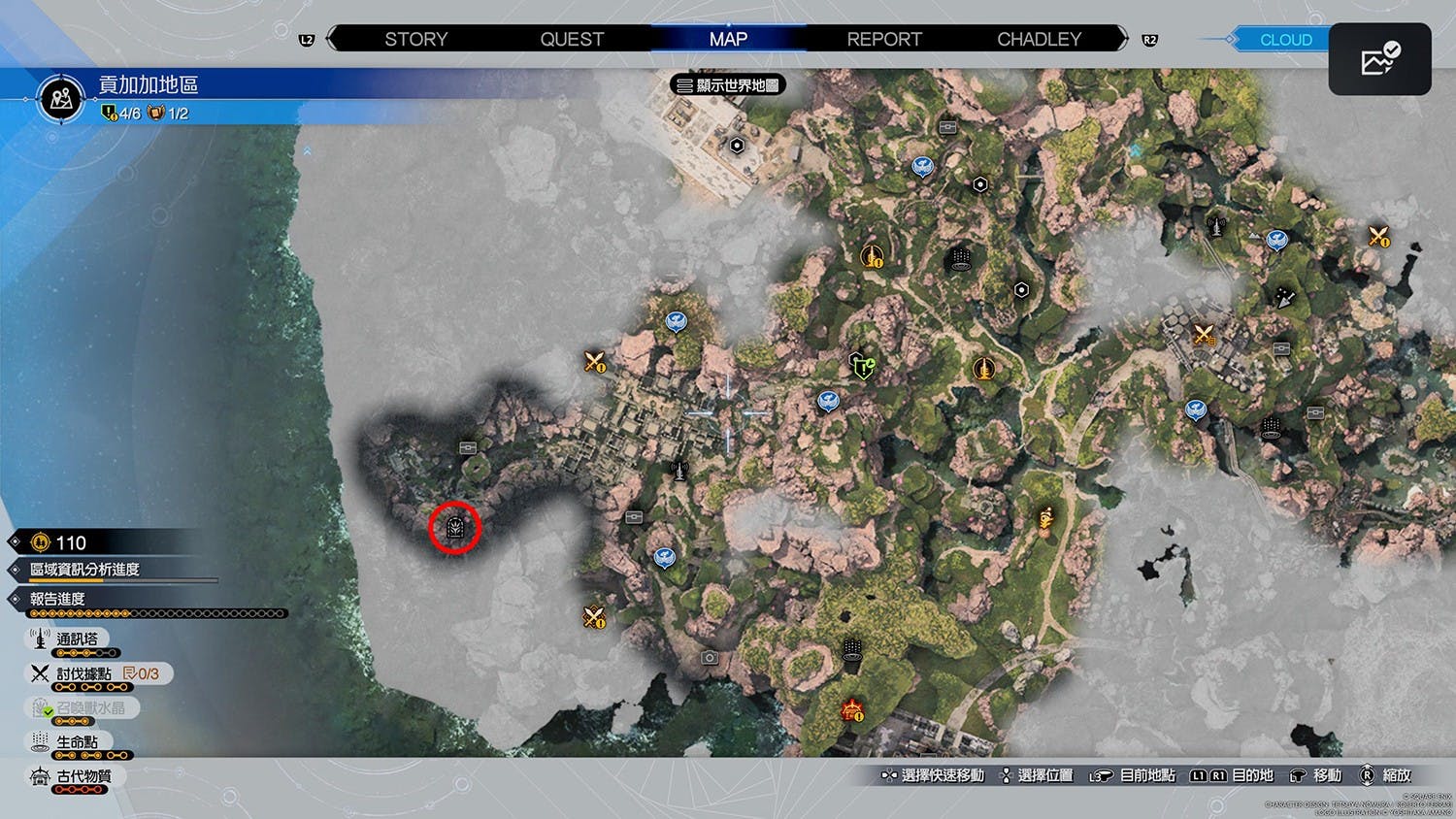Click the picture-with-checkmark overlay button
The width and height of the screenshot is (1456, 819).
(x=1379, y=60)
